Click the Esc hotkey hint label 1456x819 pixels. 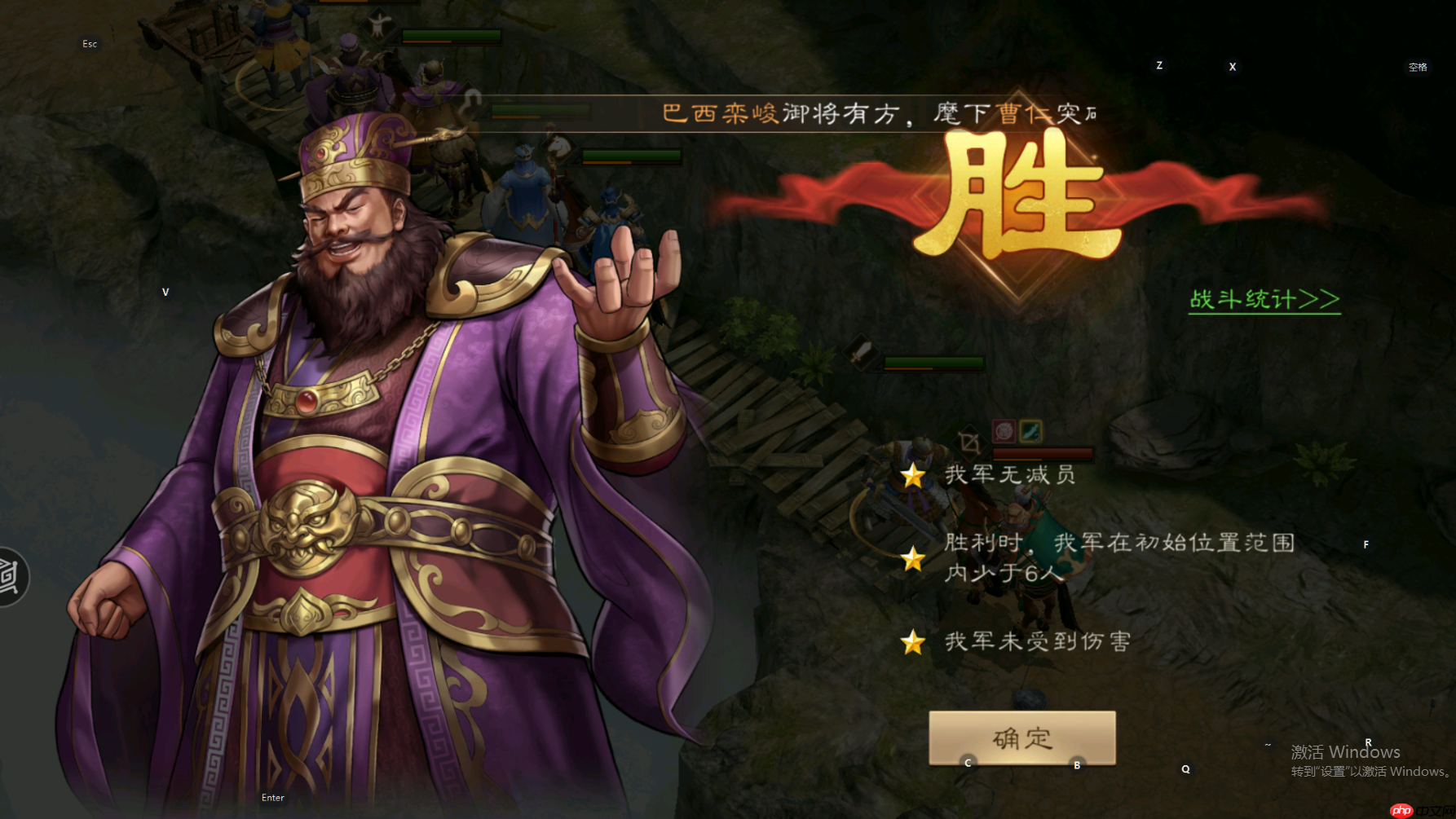[x=89, y=43]
